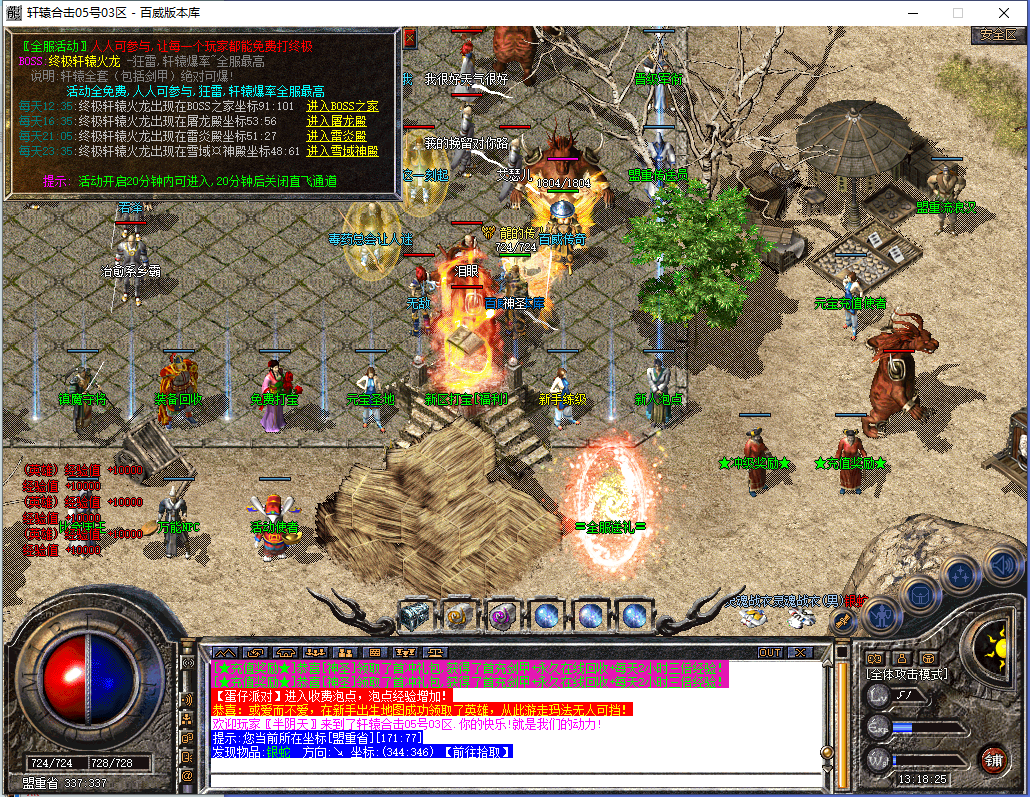Maximize the game window
Screen dimensions: 1030x797
[958, 13]
